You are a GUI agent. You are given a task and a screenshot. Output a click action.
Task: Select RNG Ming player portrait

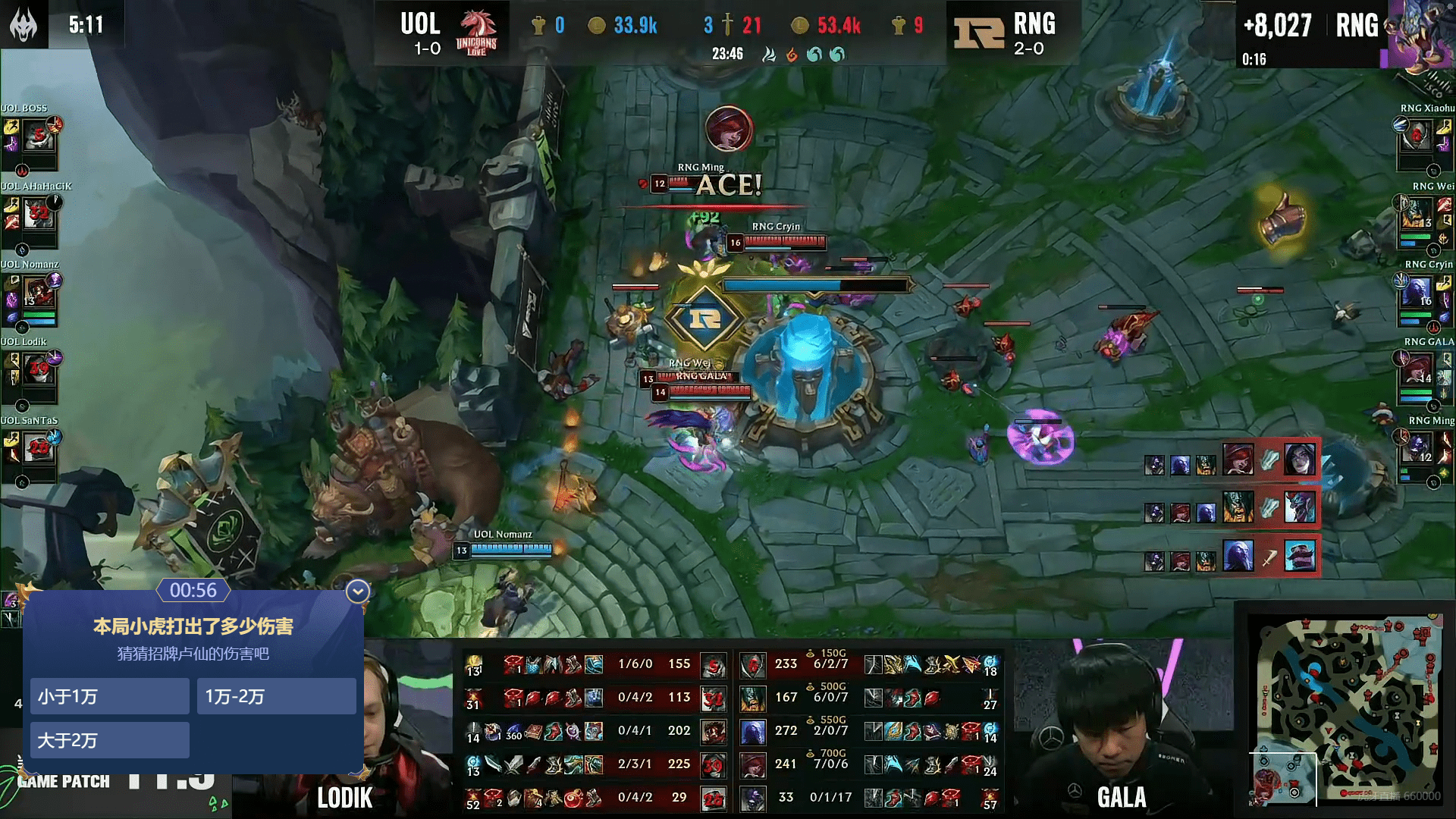1416,449
